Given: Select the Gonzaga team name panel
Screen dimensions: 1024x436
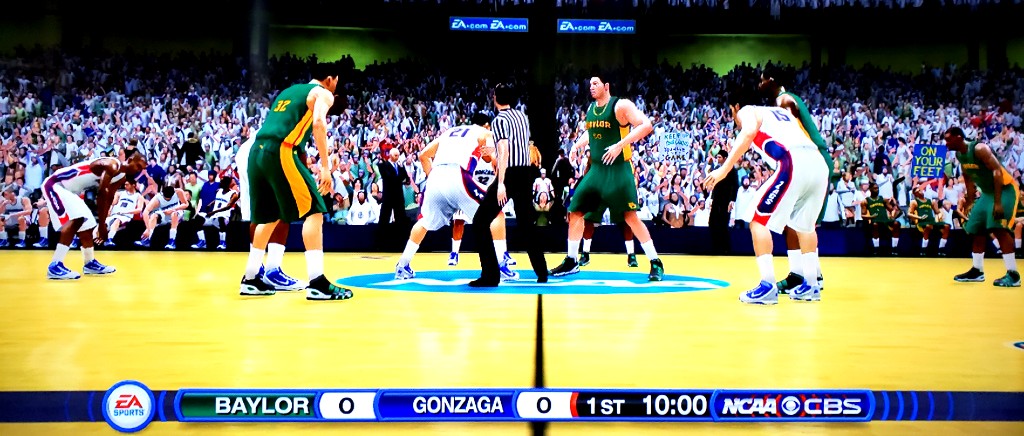Looking at the screenshot, I should pos(457,405).
